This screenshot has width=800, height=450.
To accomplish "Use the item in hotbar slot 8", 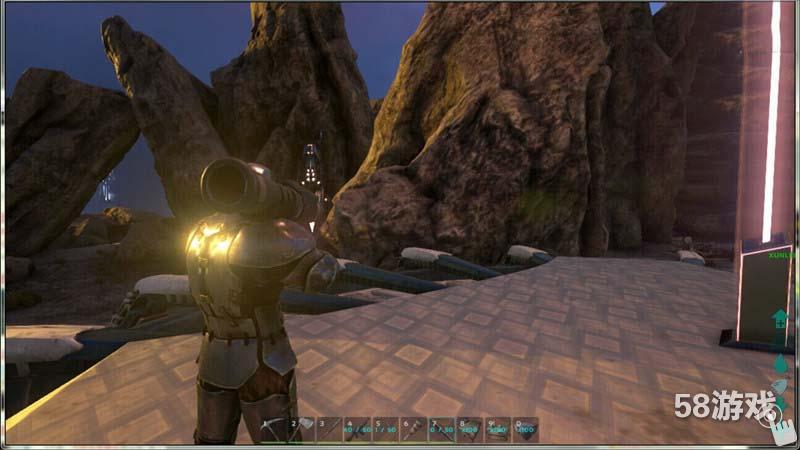I will [x=469, y=430].
